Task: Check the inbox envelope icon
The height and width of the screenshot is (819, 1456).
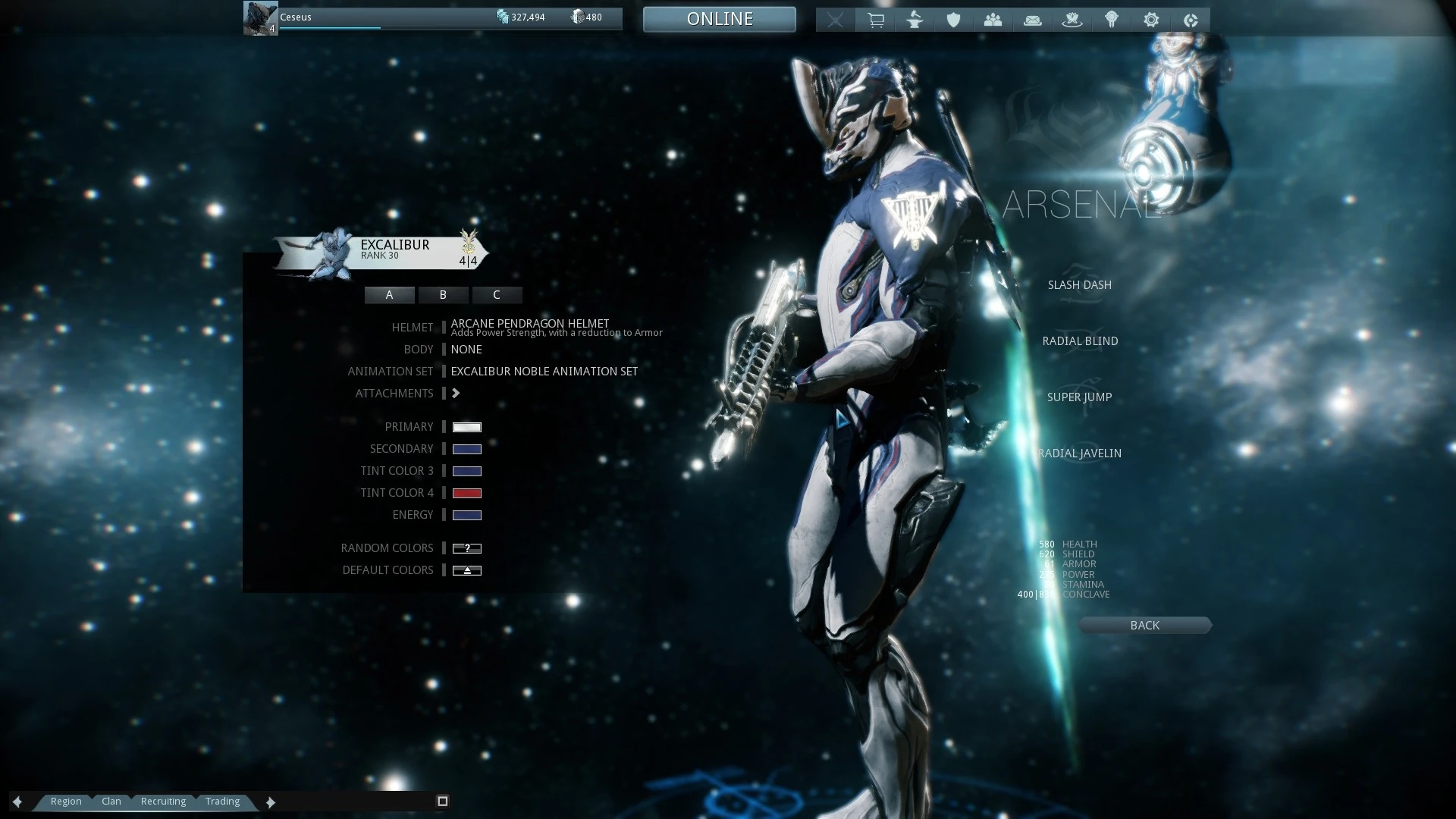Action: coord(1033,20)
